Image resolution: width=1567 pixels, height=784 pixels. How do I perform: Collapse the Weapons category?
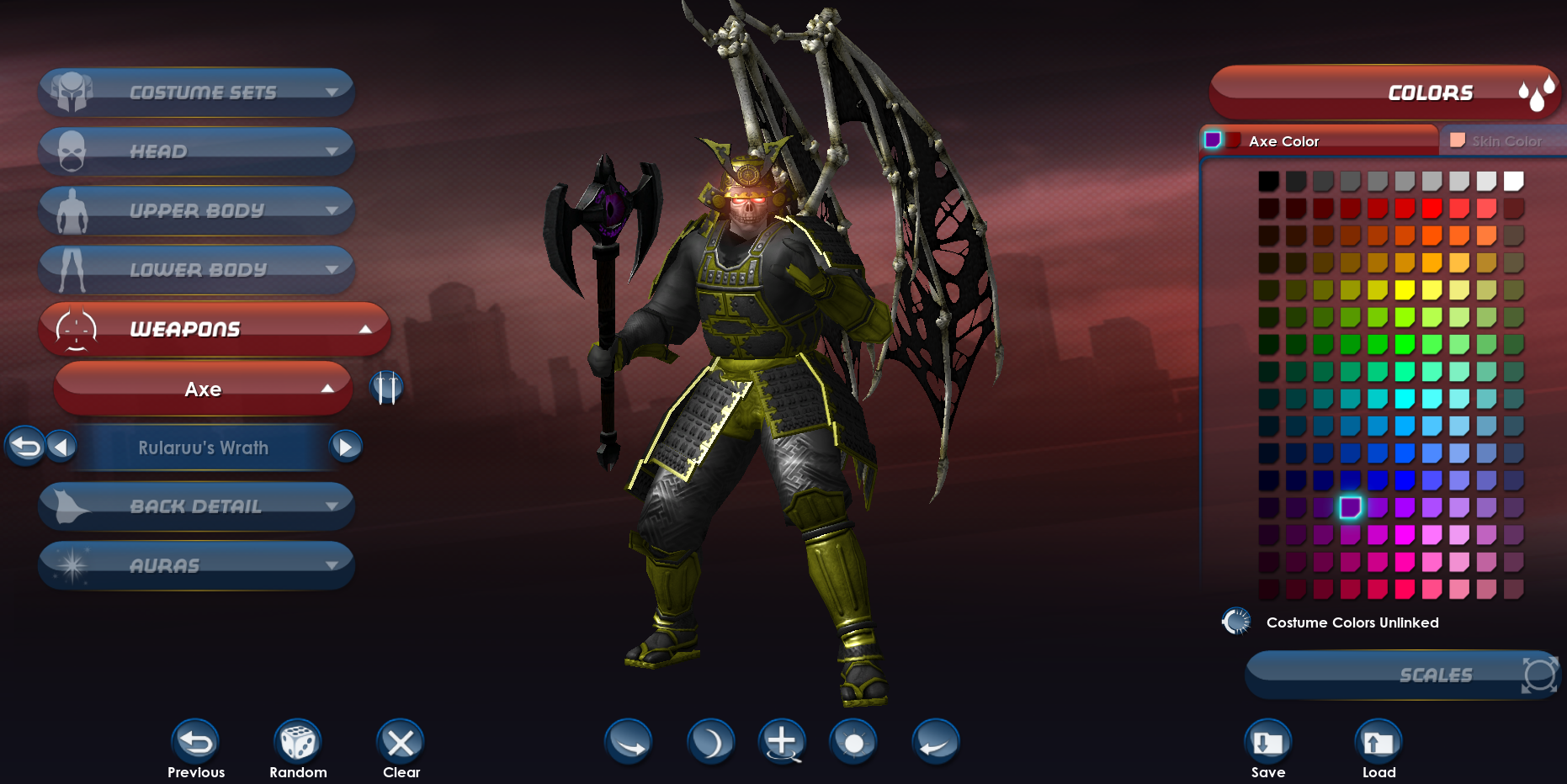tap(214, 329)
